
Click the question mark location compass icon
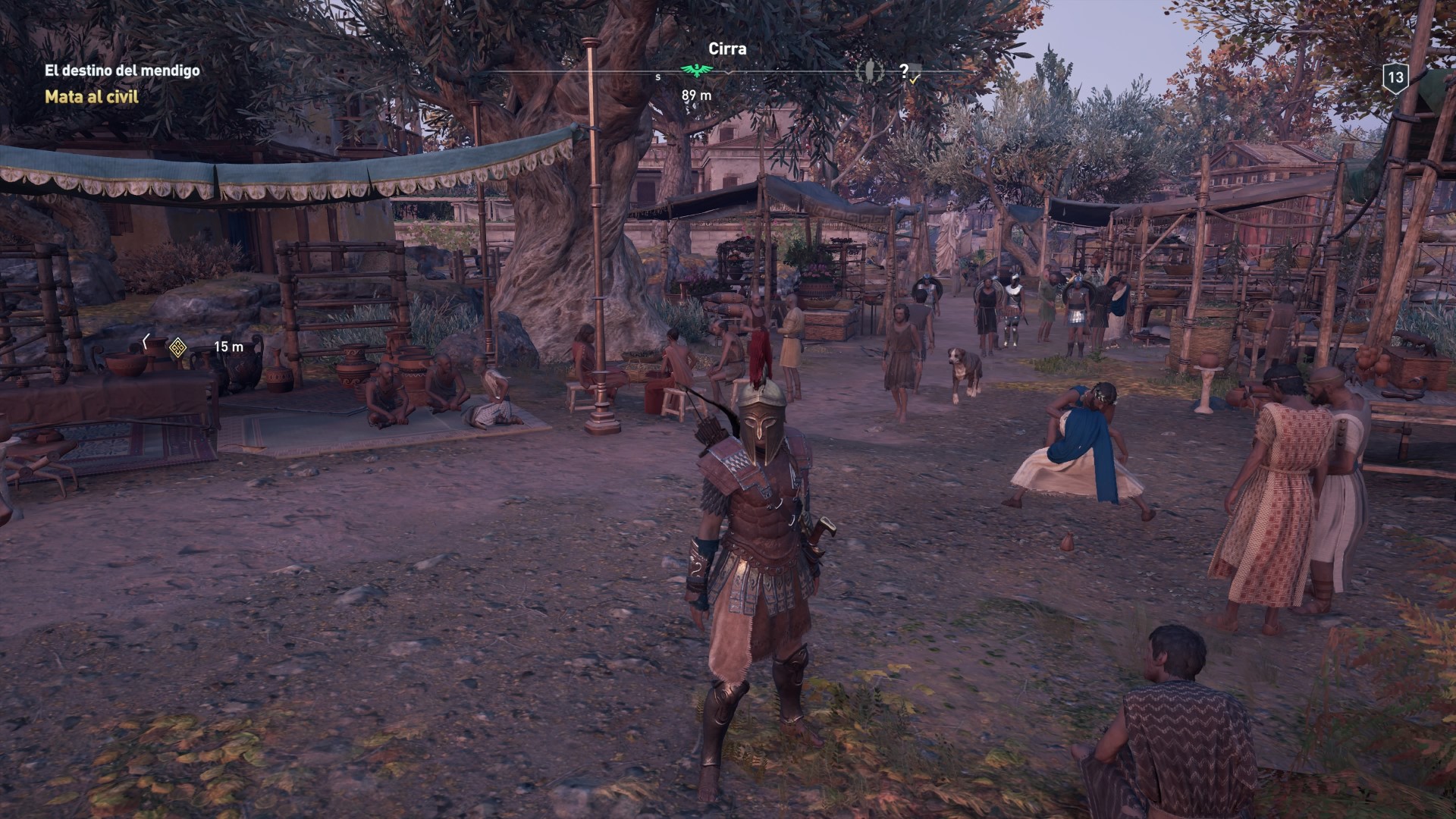click(904, 71)
